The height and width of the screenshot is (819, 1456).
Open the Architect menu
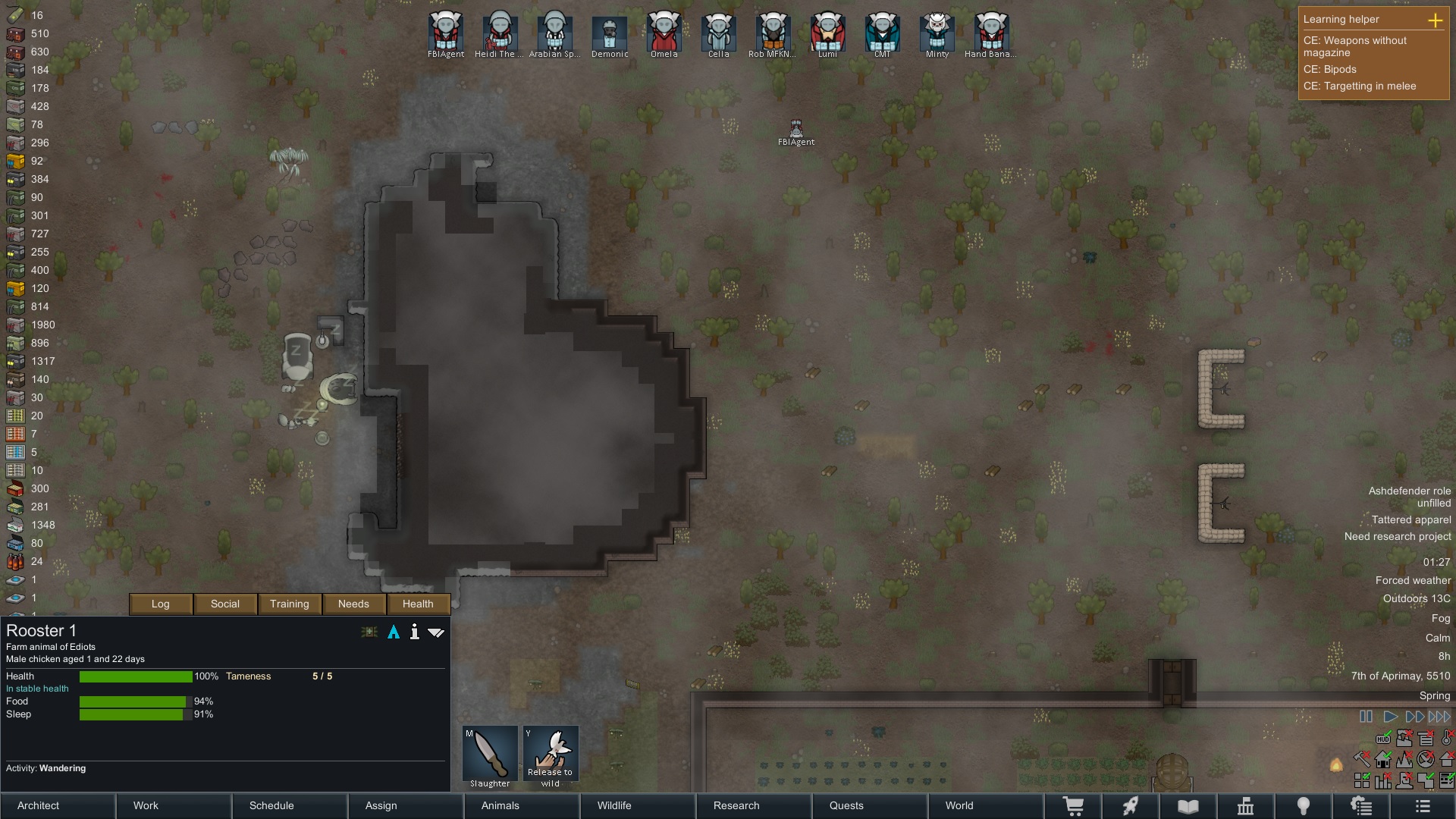pyautogui.click(x=39, y=805)
